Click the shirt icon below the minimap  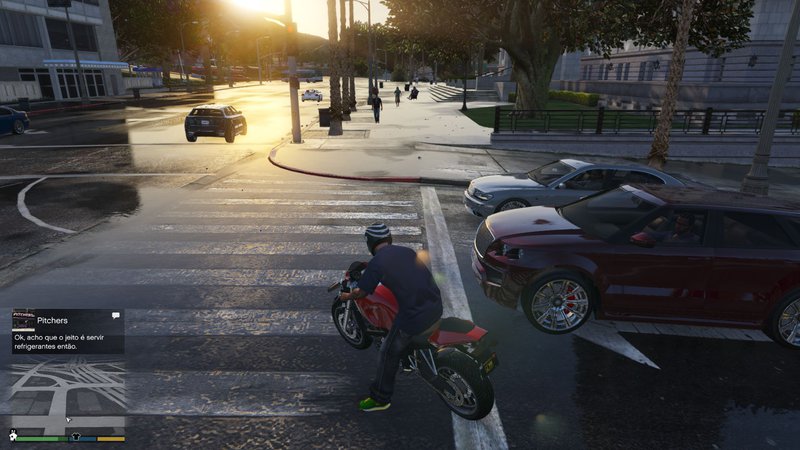(75, 437)
